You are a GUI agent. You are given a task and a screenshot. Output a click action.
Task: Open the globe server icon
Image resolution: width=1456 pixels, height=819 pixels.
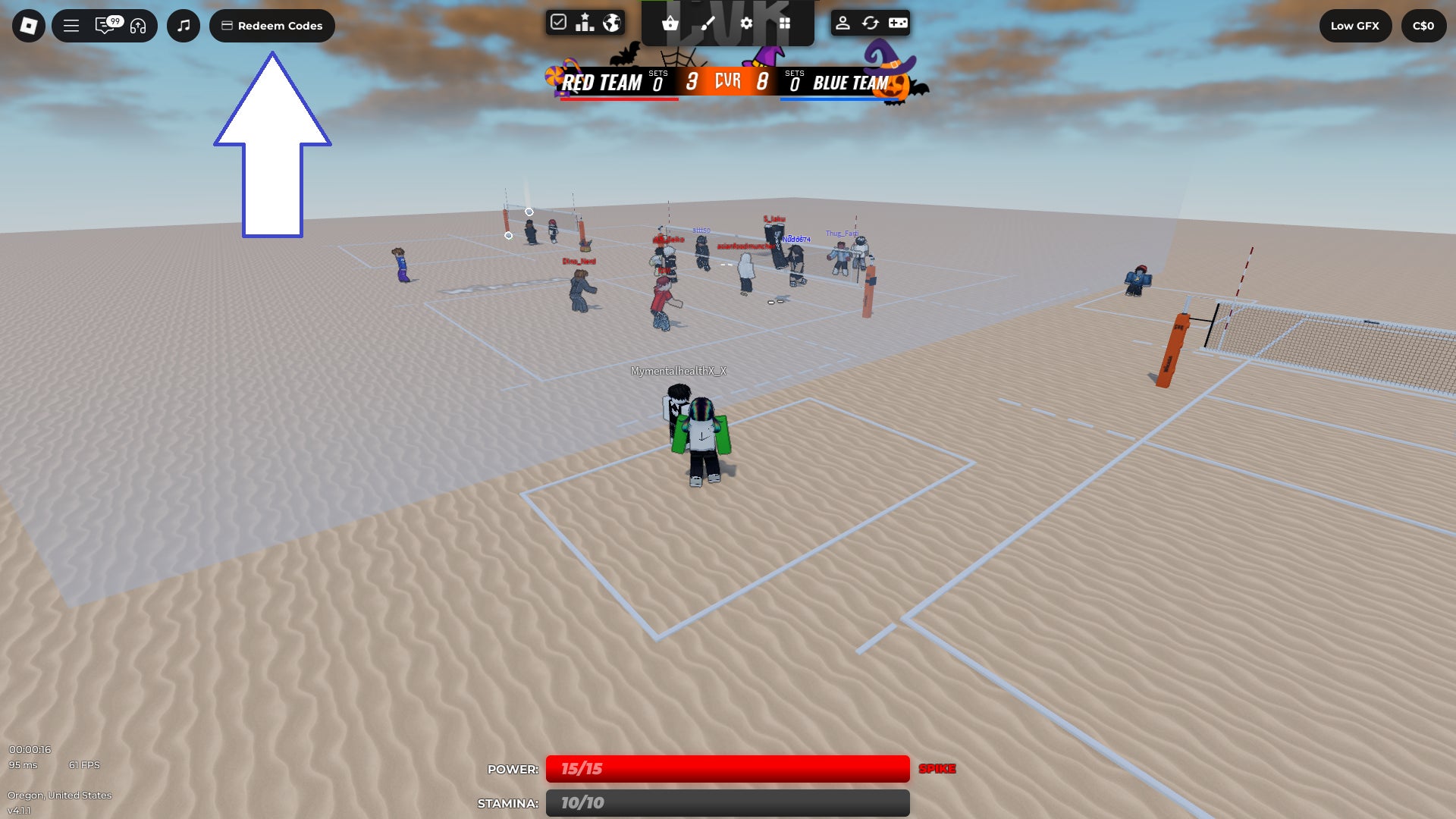(610, 23)
